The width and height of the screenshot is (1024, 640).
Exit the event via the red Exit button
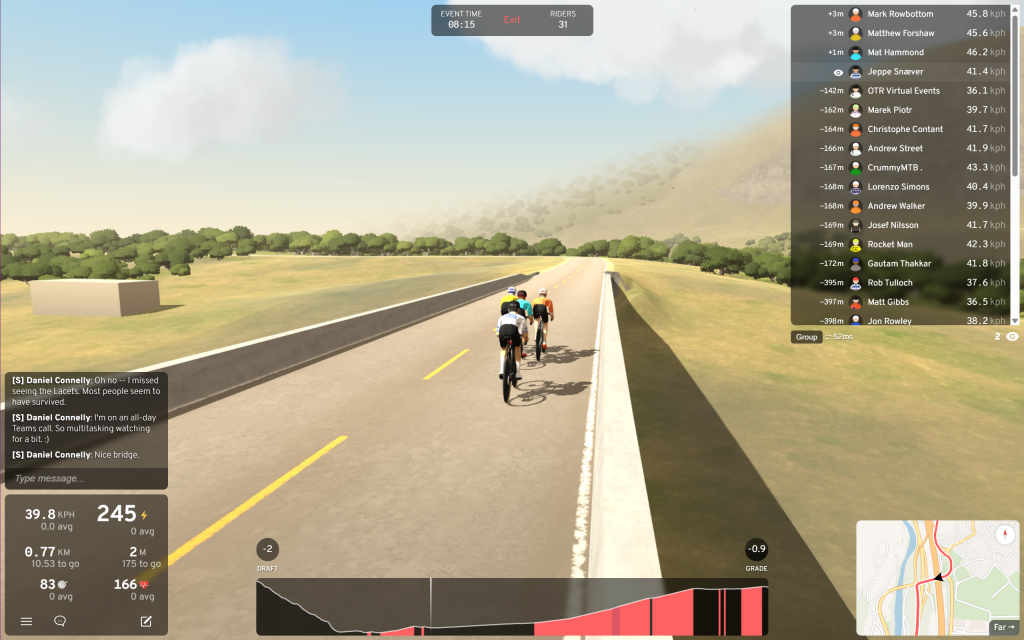[x=512, y=20]
